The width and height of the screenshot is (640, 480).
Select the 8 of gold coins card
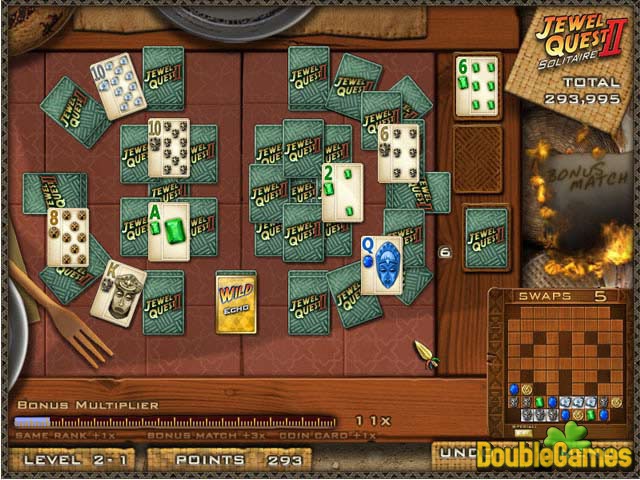[68, 237]
